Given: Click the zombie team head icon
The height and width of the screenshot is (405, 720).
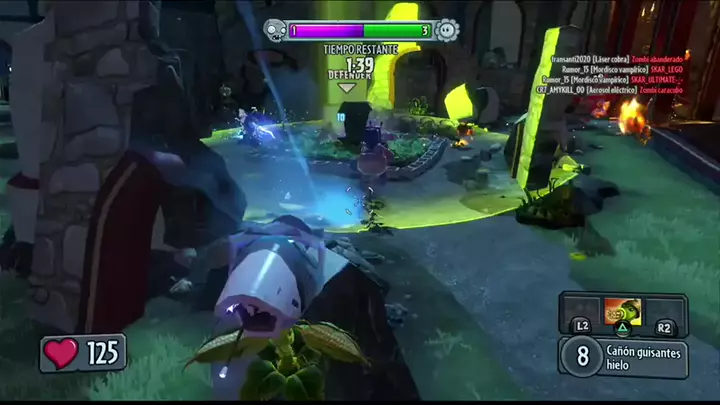Looking at the screenshot, I should click(274, 30).
